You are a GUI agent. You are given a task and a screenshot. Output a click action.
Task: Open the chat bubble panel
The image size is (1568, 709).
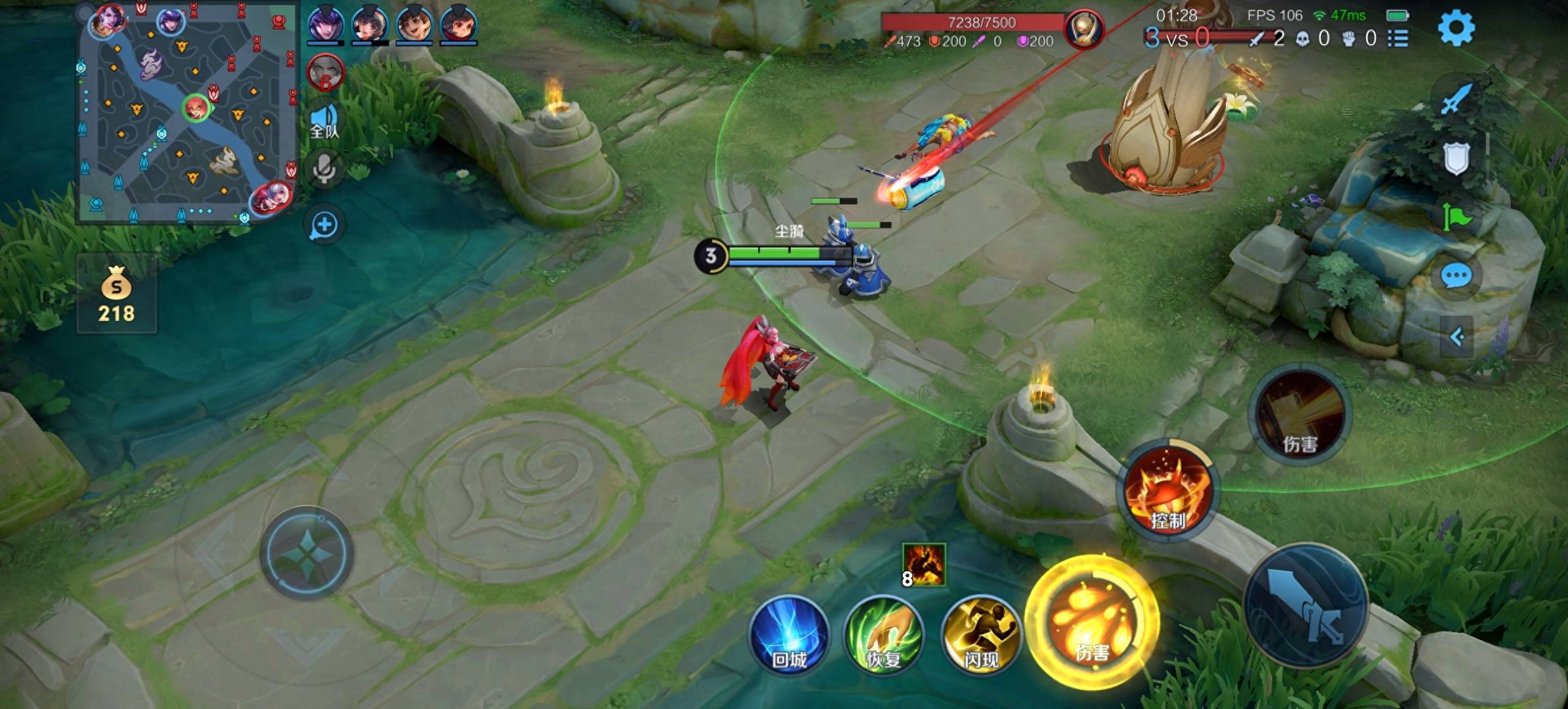point(1456,276)
